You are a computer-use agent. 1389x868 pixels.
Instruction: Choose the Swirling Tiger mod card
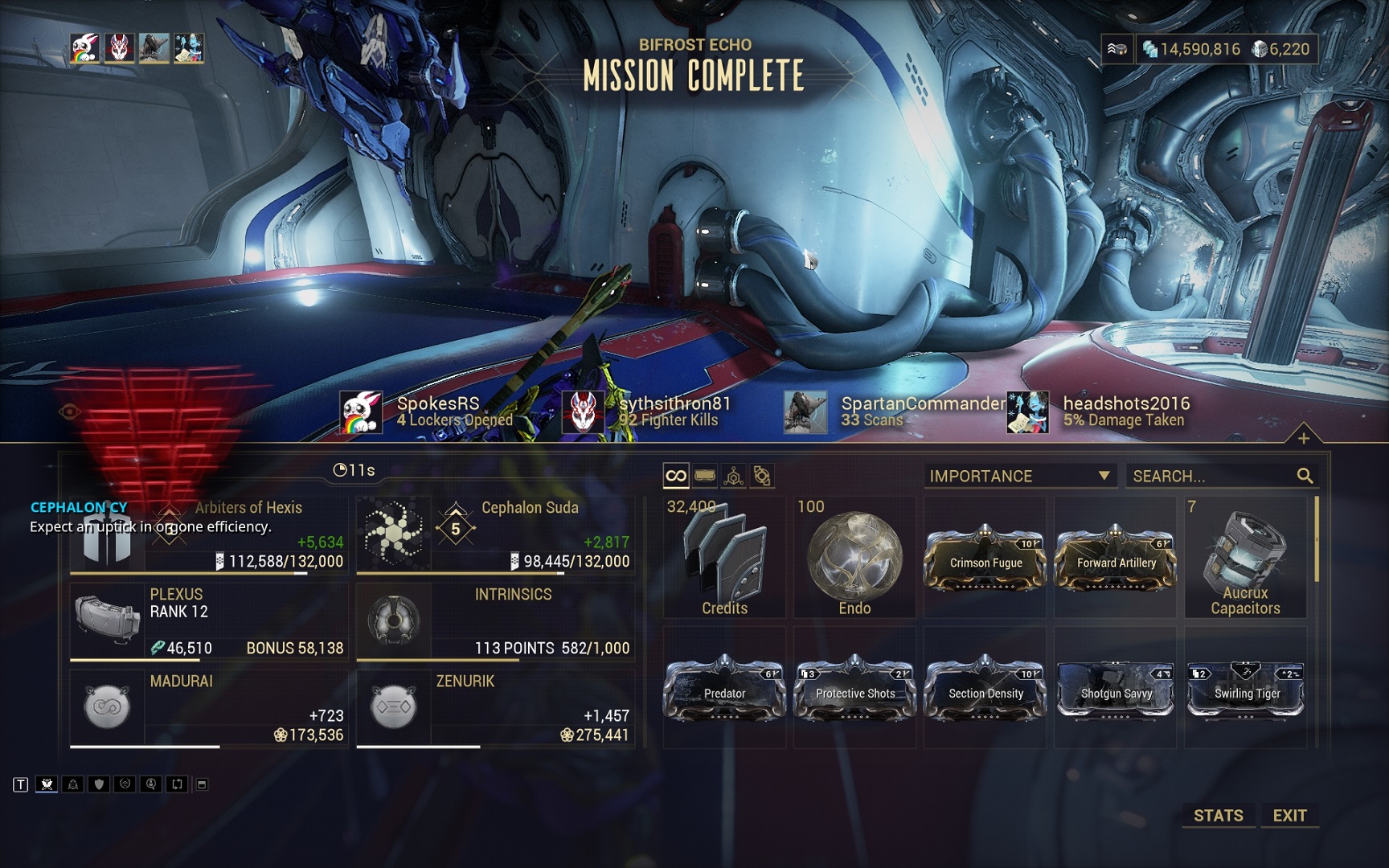point(1245,689)
